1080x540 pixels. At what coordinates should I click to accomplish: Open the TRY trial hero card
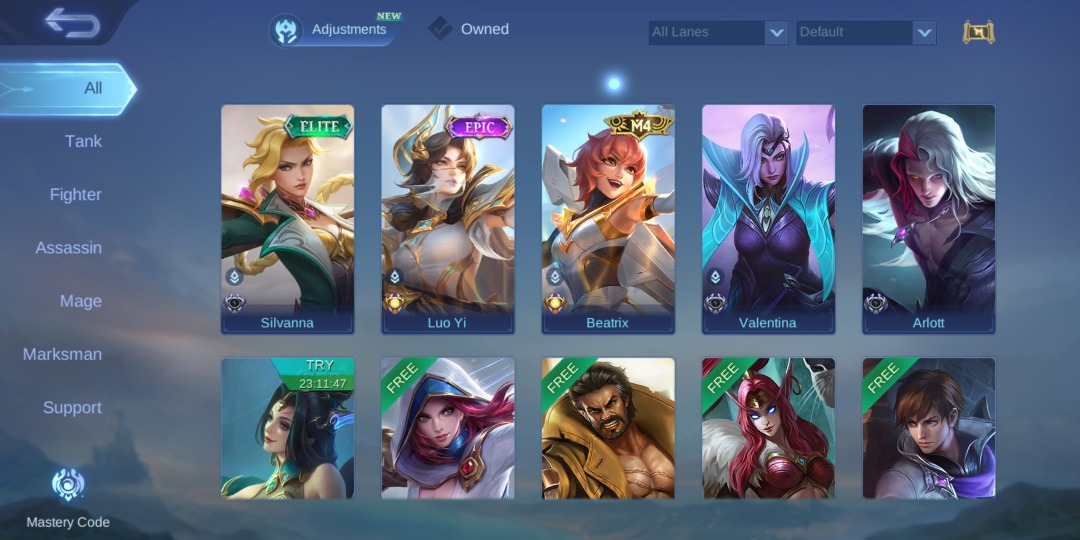click(287, 428)
